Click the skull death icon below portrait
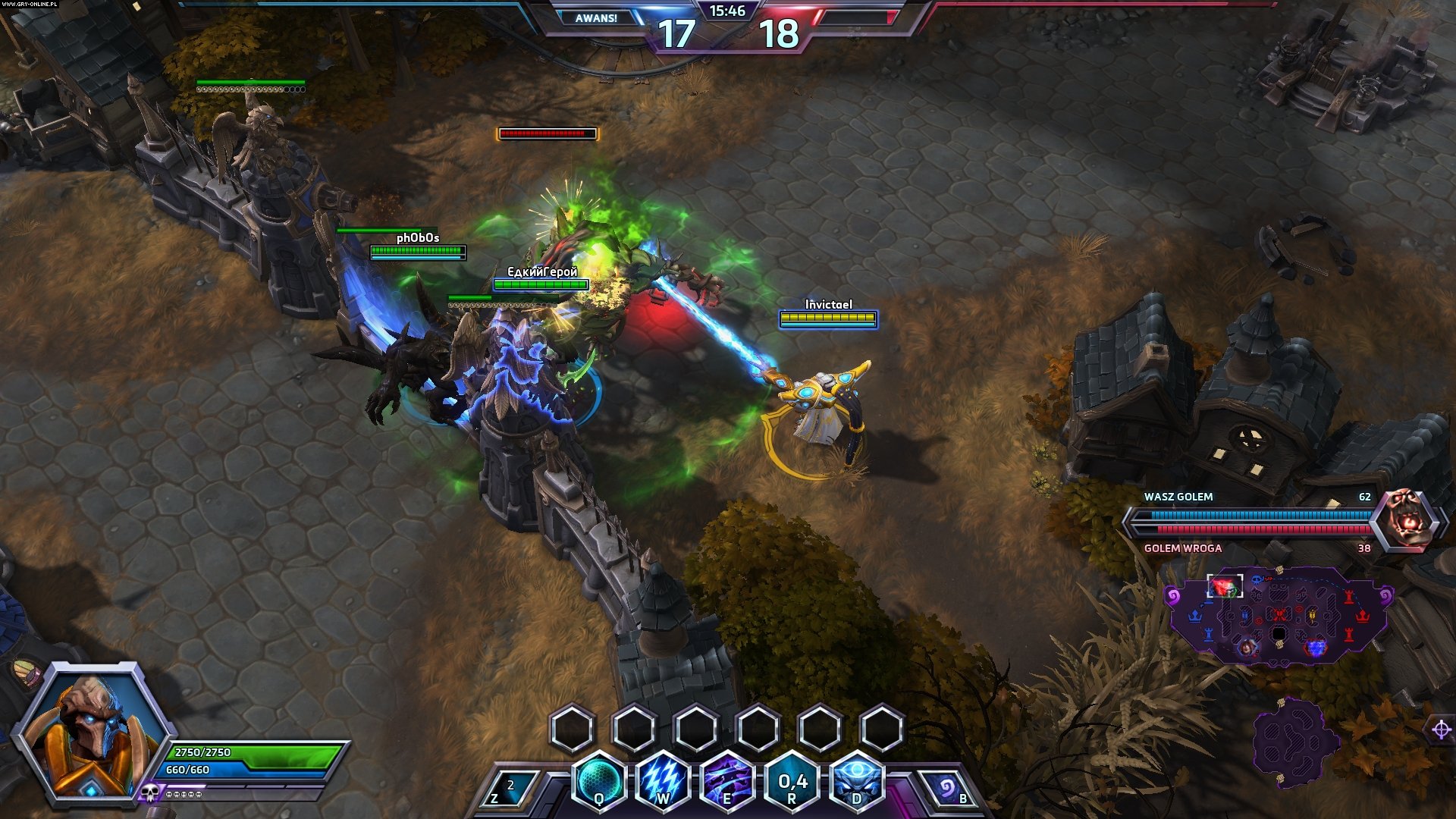Screen dimensions: 1456x819 [149, 793]
